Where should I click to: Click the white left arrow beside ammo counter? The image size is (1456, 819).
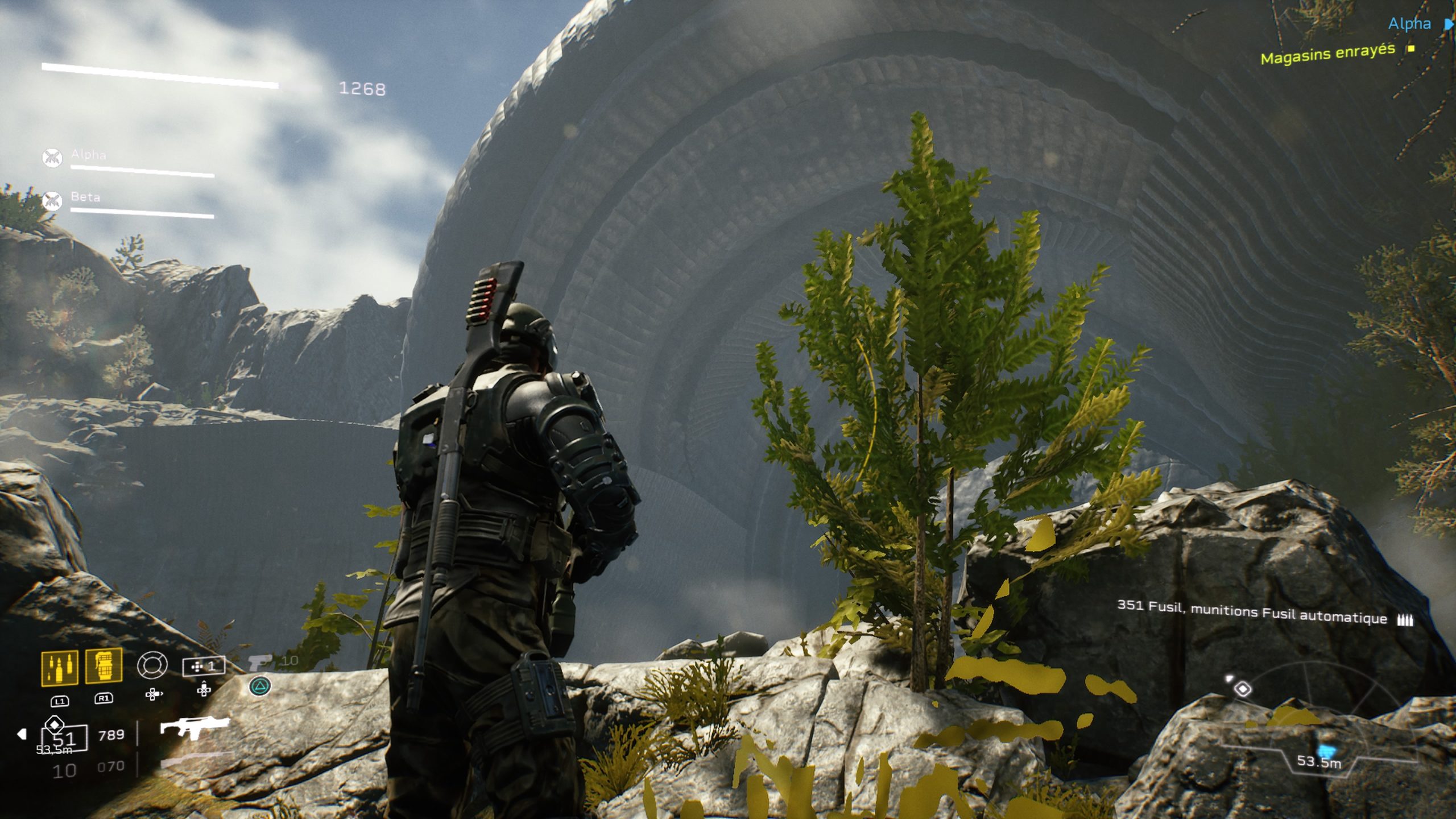(22, 734)
